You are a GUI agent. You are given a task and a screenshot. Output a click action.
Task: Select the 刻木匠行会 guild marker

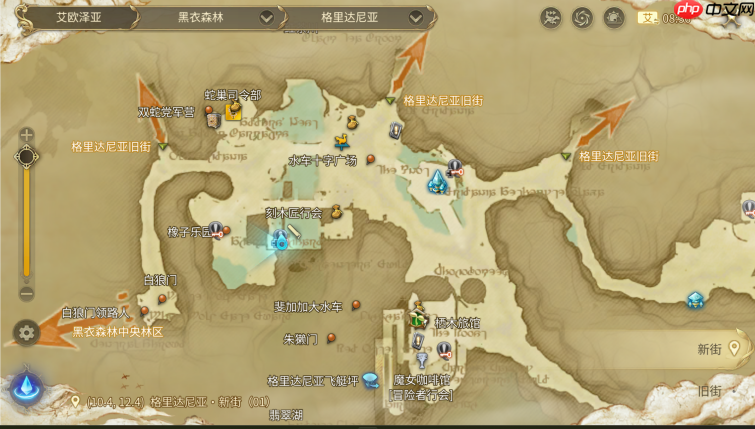(337, 211)
